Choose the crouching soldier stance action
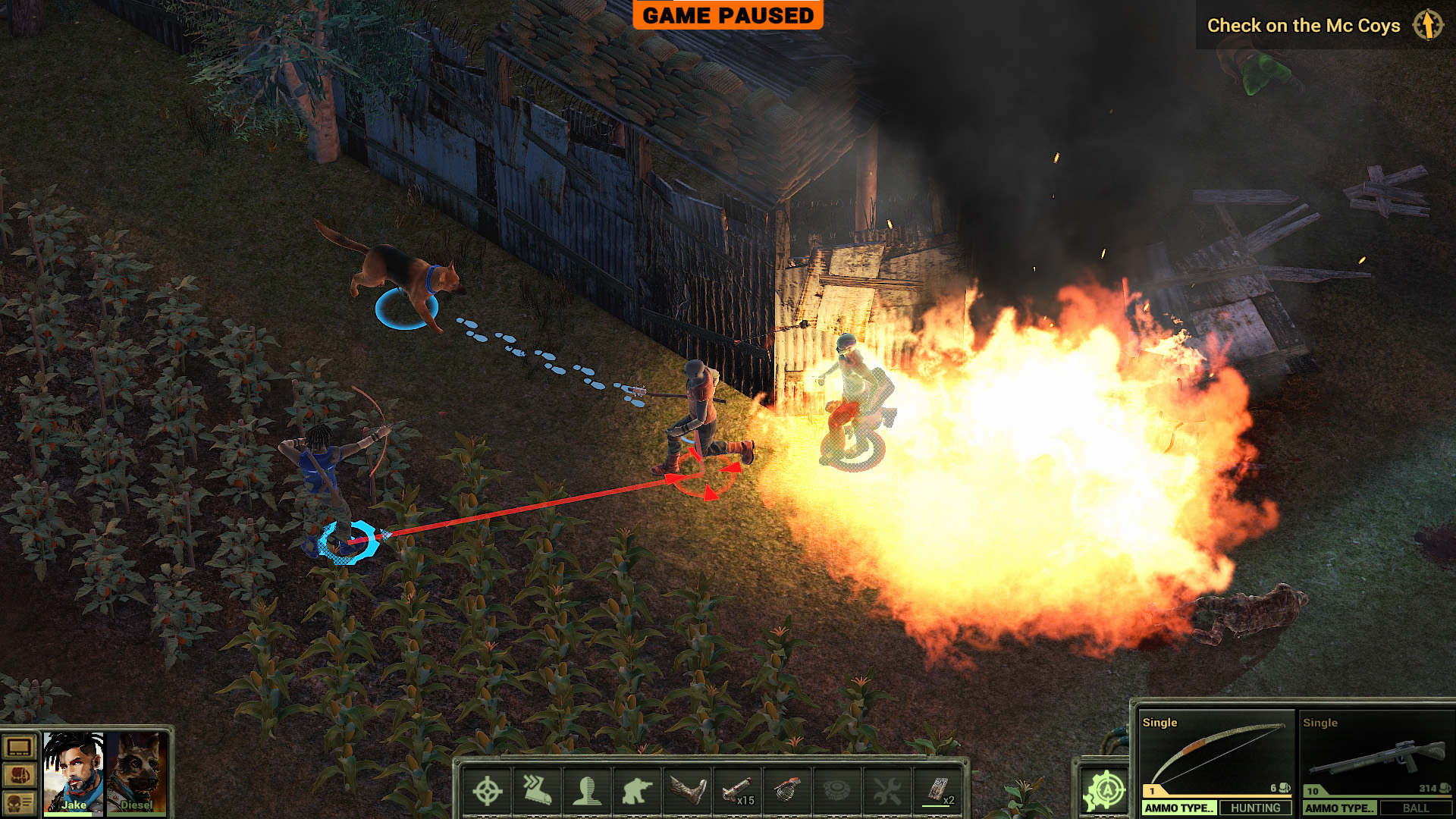Screen dimensions: 1456x819 click(637, 791)
